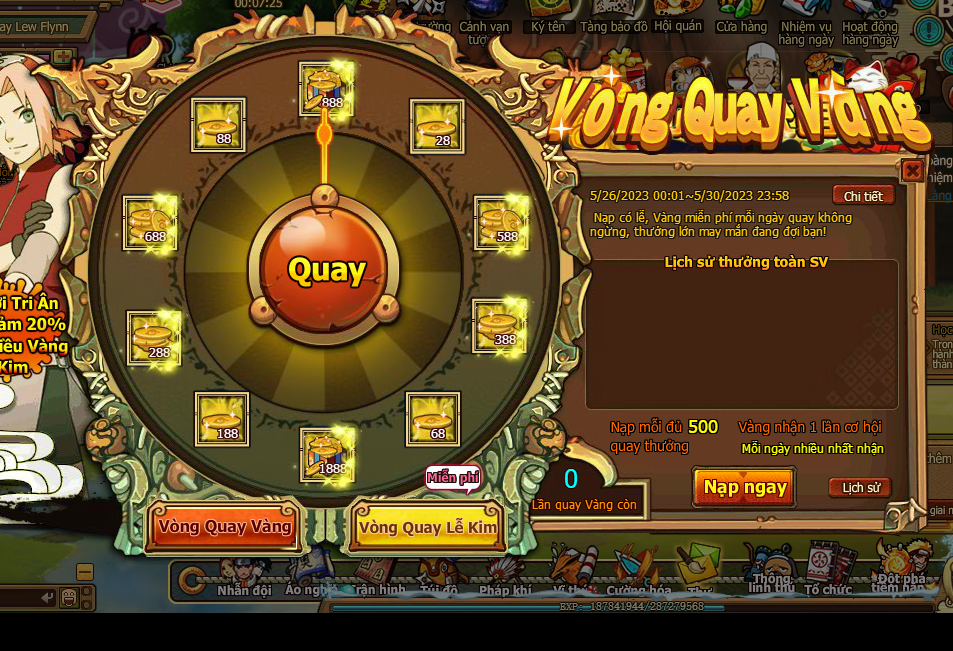953x651 pixels.
Task: Open the Hội quán menu
Action: (x=678, y=27)
